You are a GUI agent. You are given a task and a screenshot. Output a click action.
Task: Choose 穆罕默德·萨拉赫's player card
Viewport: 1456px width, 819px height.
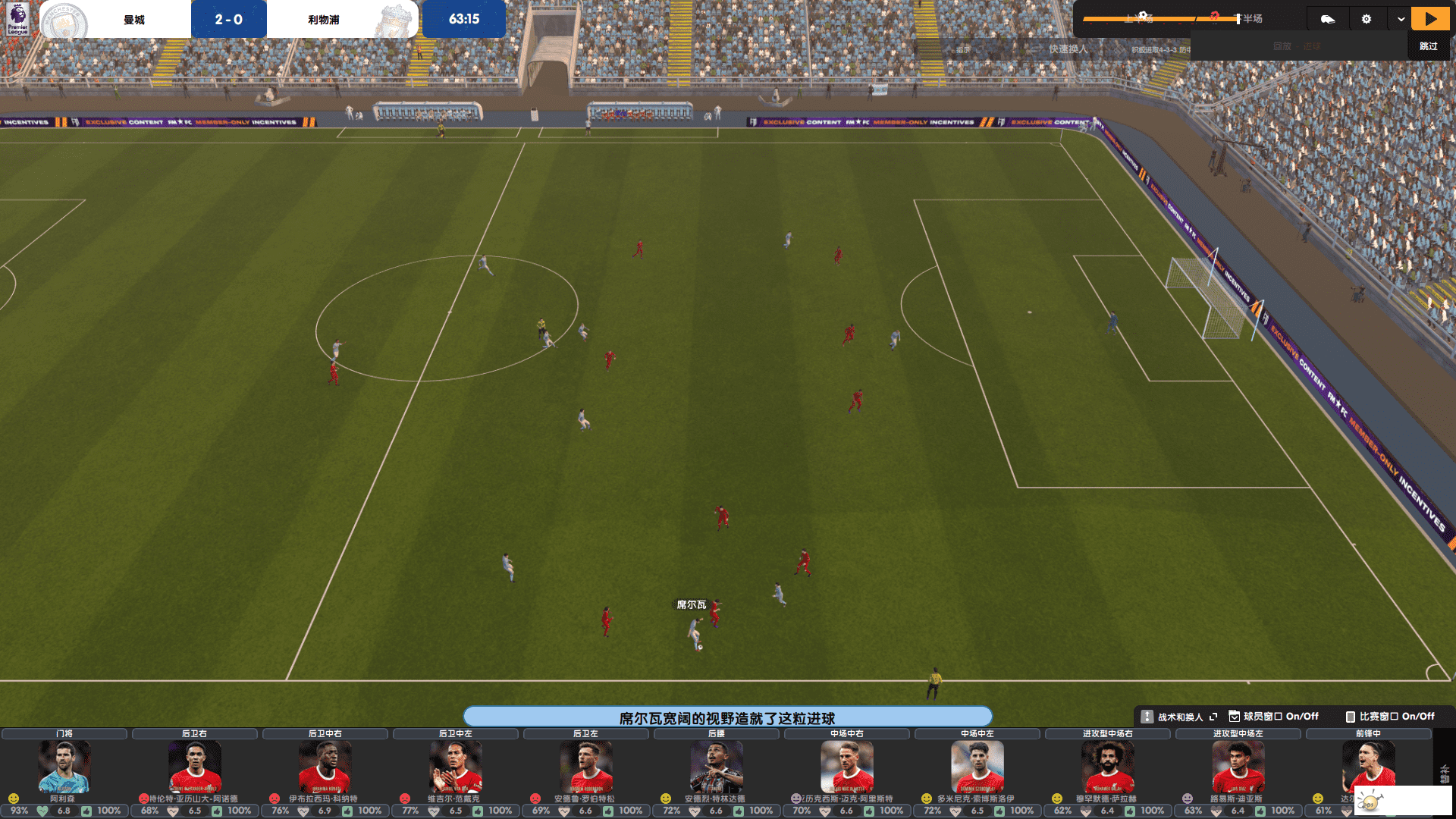[1107, 767]
